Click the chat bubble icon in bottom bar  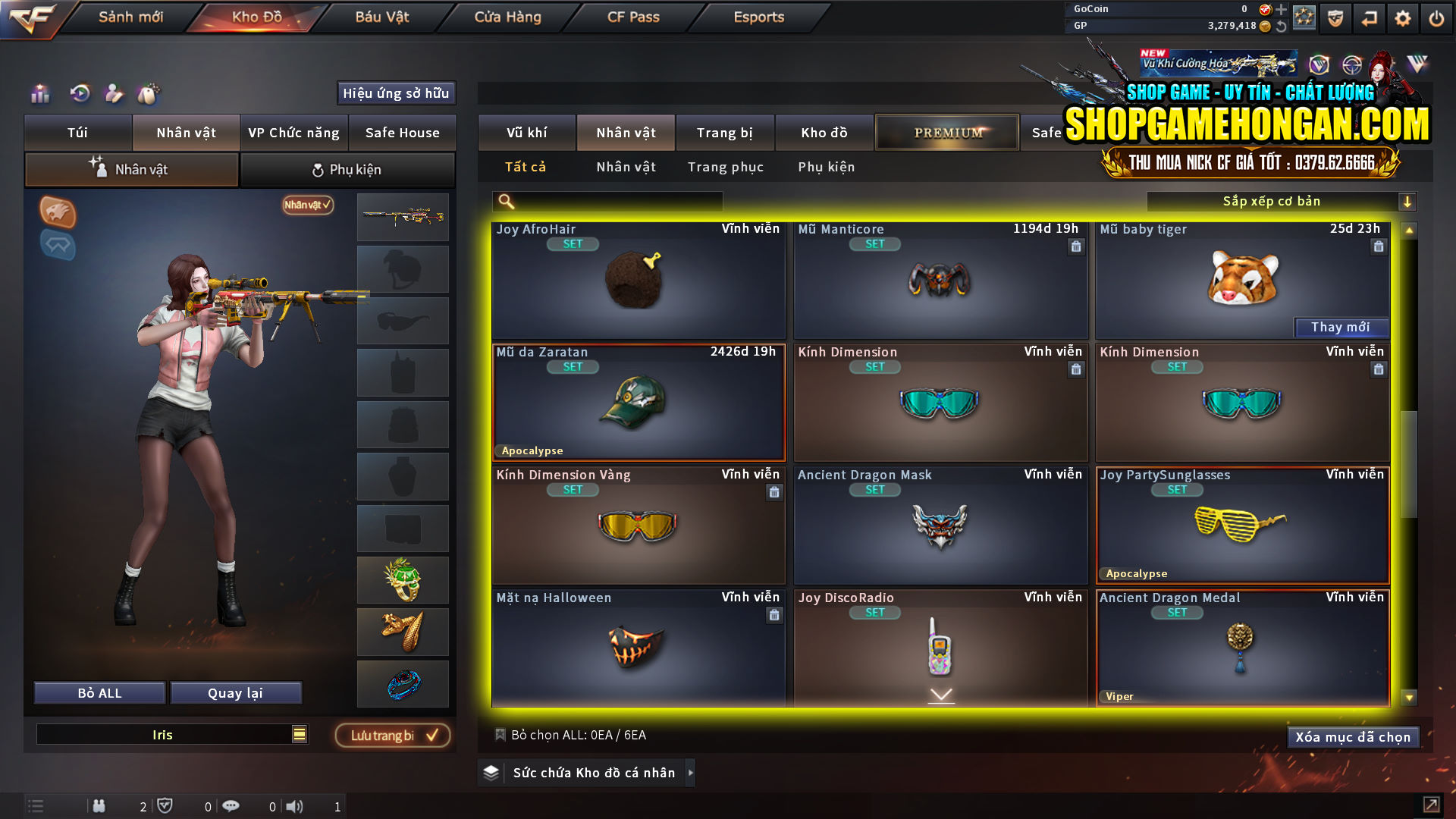point(231,806)
